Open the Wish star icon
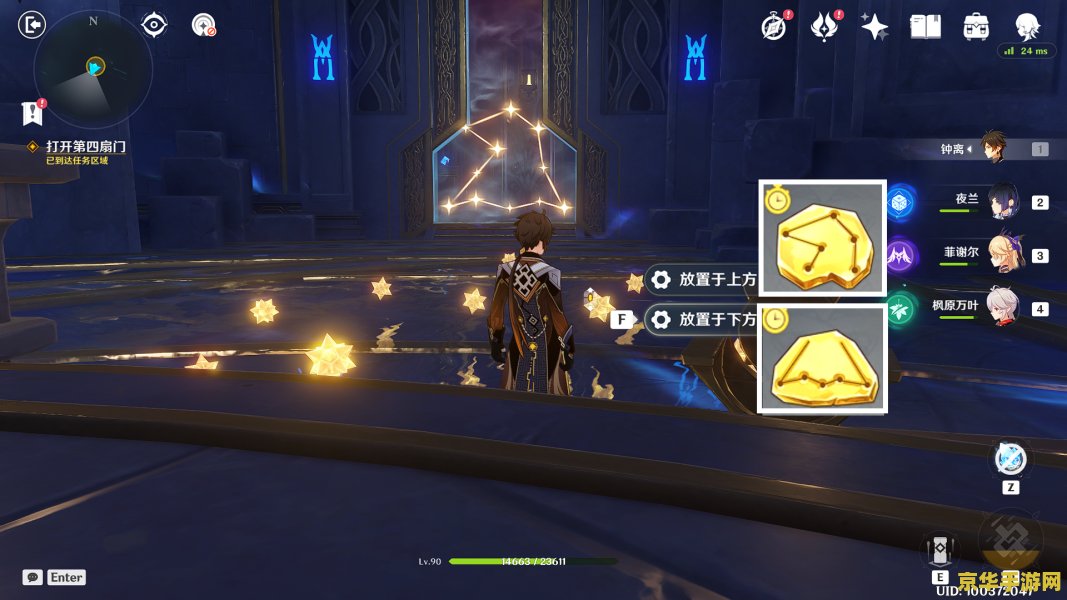The height and width of the screenshot is (600, 1067). pos(875,27)
